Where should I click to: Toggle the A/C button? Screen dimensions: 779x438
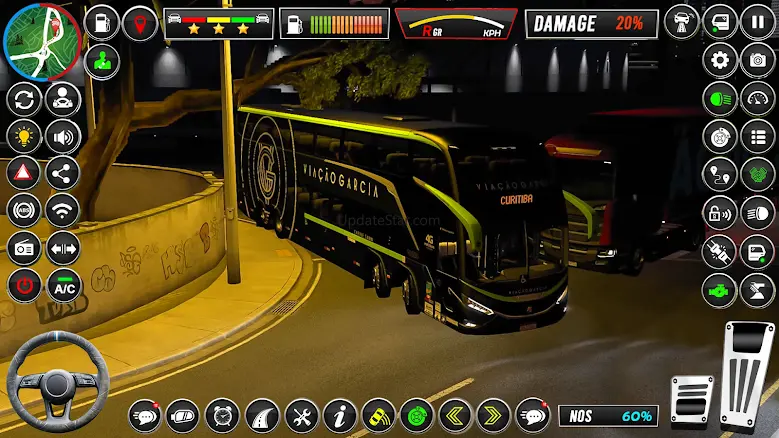[x=63, y=285]
